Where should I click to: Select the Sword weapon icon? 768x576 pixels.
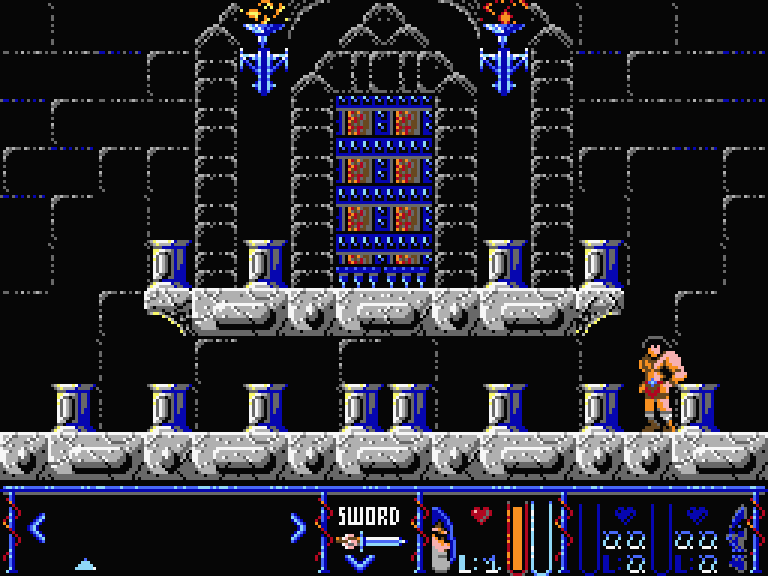coord(368,541)
